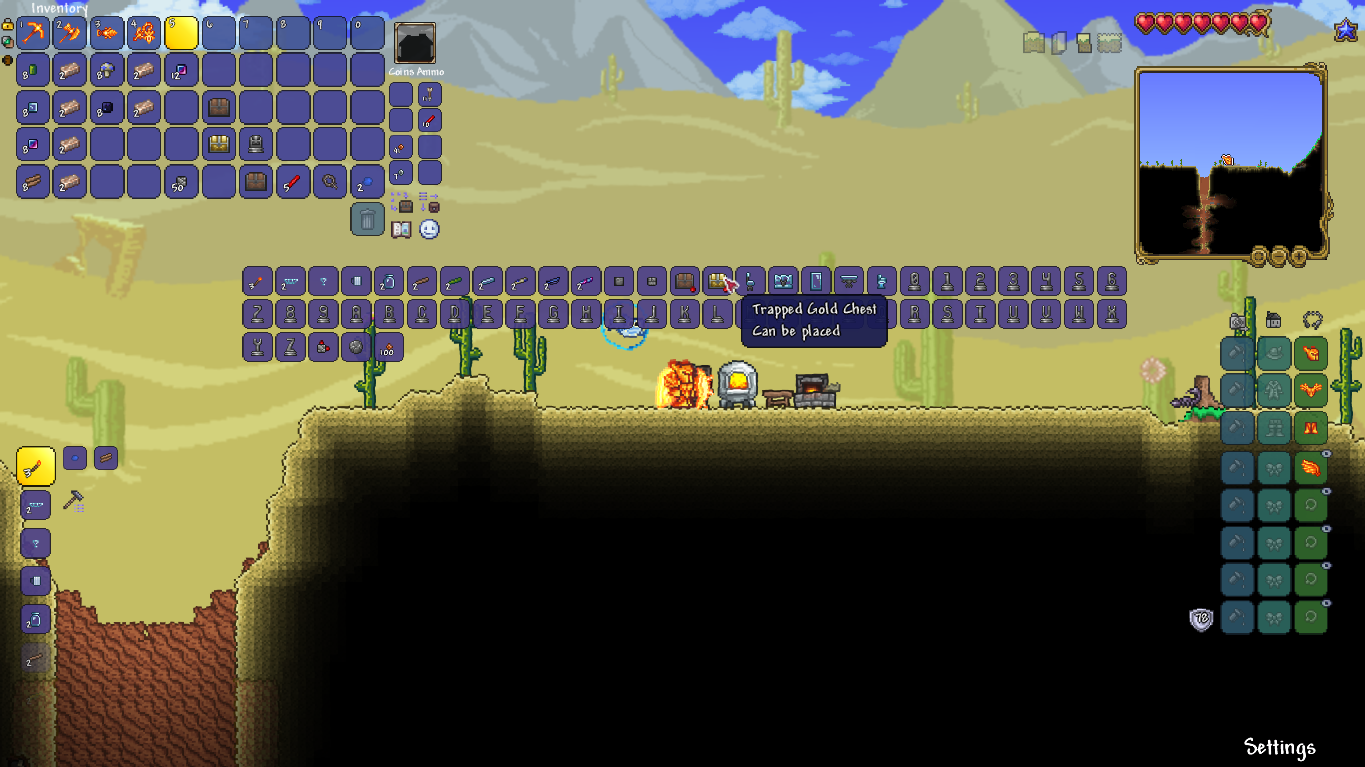The height and width of the screenshot is (767, 1365).
Task: Click the trash slot below the coin slots
Action: (x=365, y=219)
